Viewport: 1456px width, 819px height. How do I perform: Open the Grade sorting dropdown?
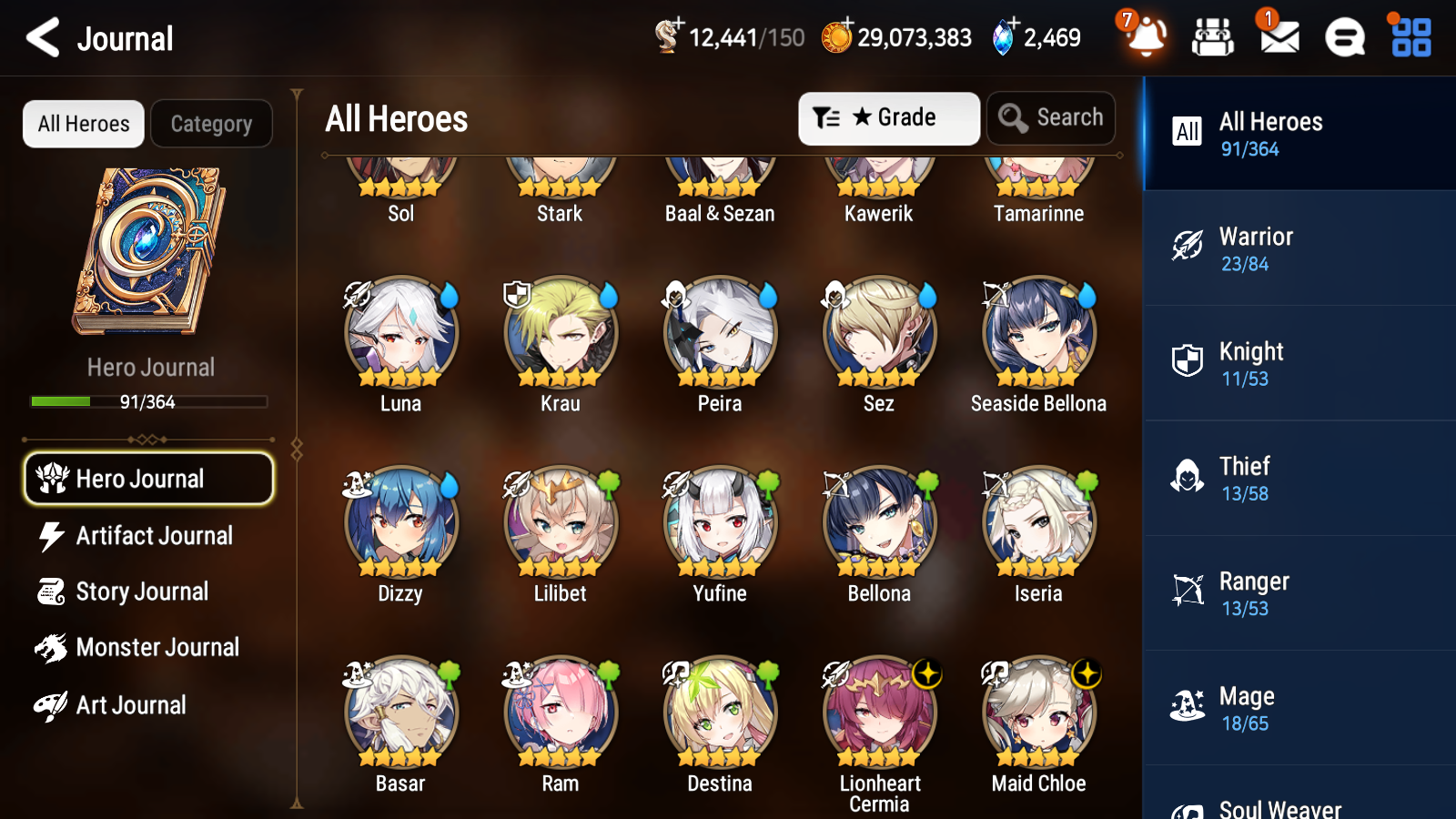[x=888, y=118]
